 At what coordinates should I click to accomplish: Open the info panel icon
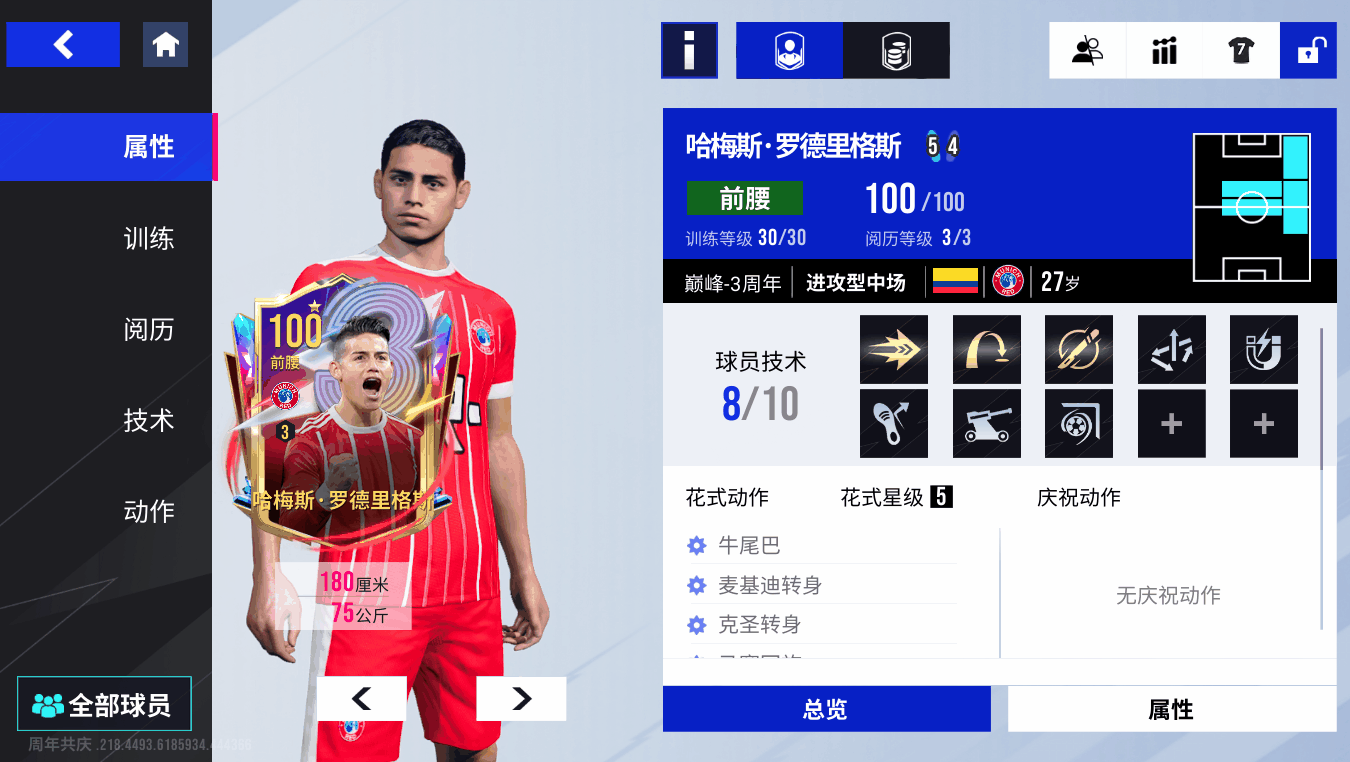click(689, 50)
